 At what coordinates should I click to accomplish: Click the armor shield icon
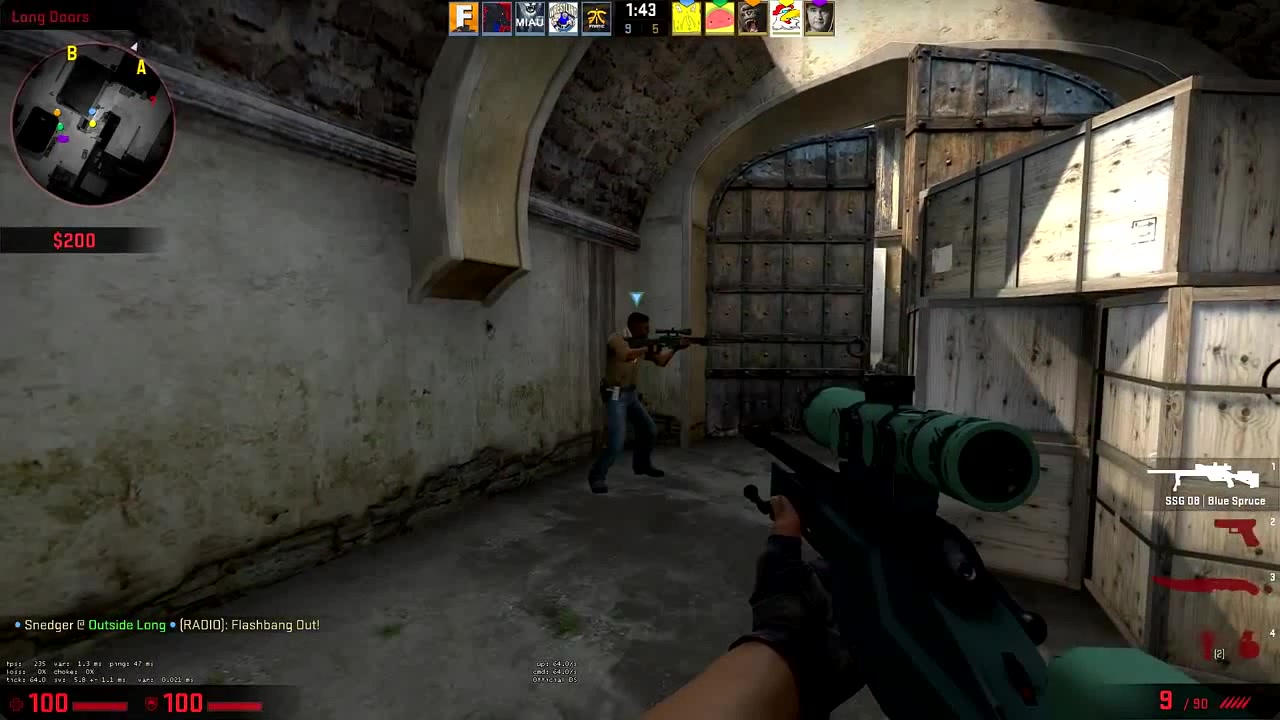tap(153, 703)
